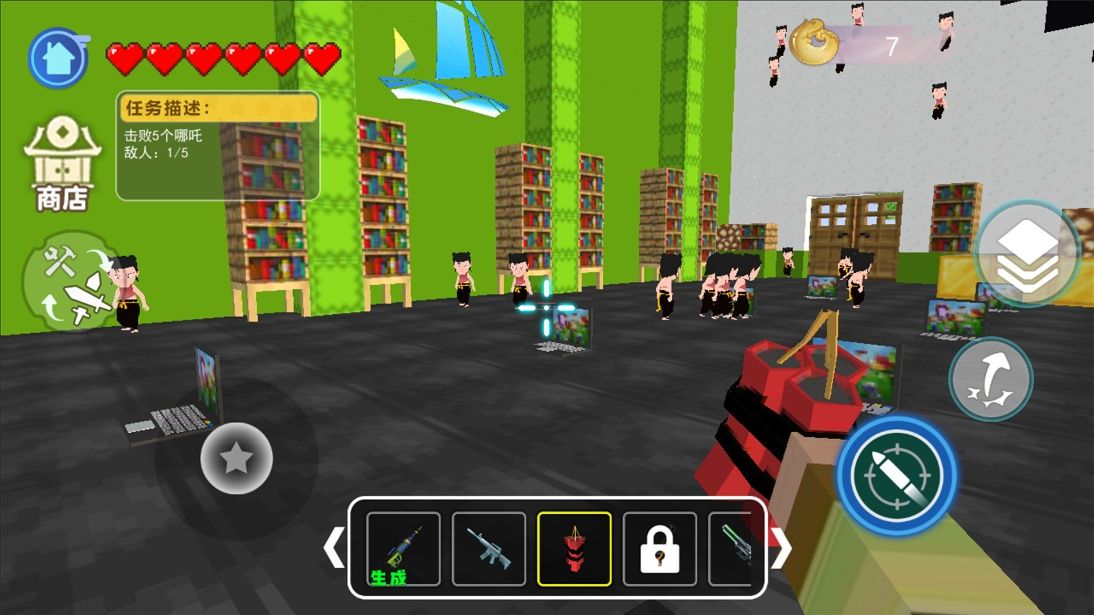Image resolution: width=1094 pixels, height=615 pixels.
Task: Show next weapons with the right arrow
Action: click(x=780, y=547)
